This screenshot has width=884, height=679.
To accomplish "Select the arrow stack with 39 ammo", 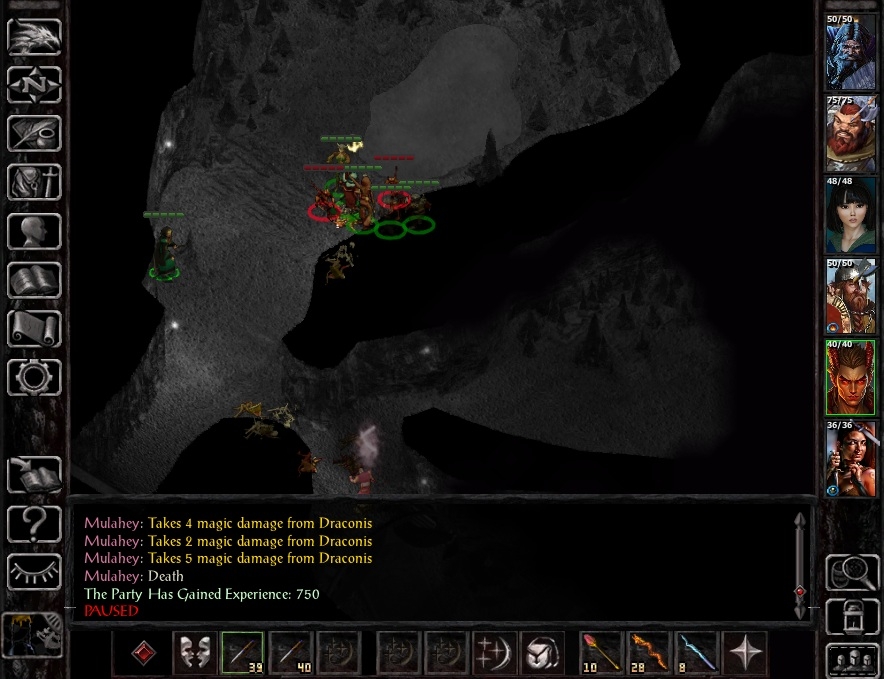I will coord(242,652).
